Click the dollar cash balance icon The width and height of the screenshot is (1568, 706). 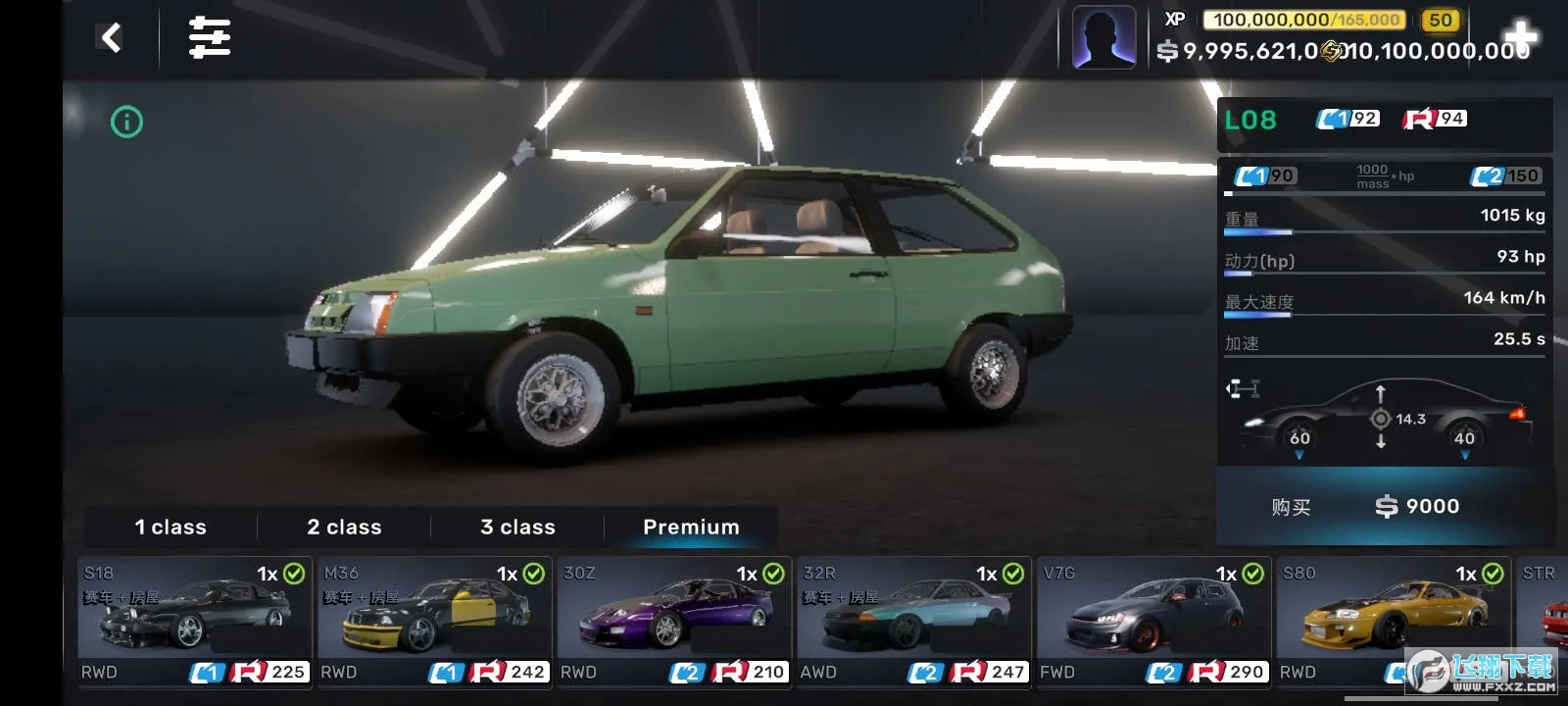point(1167,52)
